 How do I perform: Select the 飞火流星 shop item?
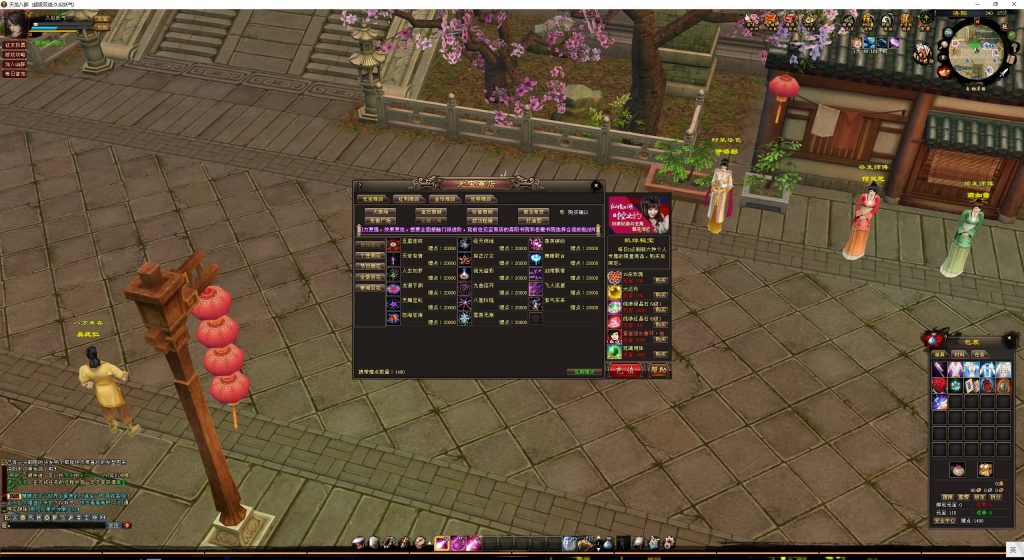click(536, 287)
